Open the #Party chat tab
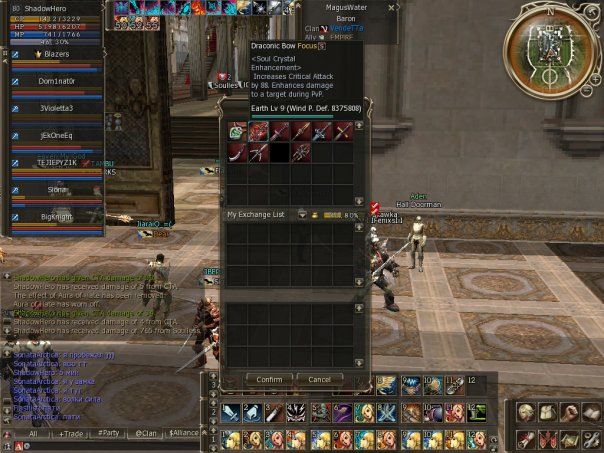Screen dimensions: 604x453 (x=108, y=434)
